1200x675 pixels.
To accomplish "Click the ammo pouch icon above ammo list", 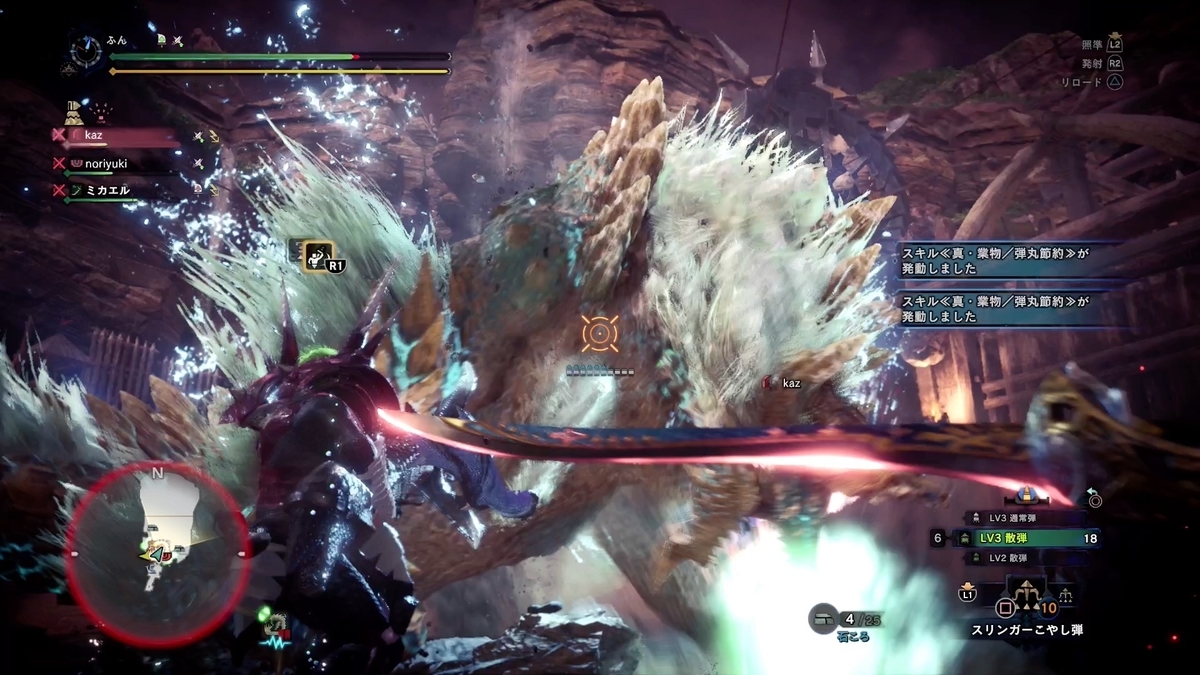I will pos(1025,495).
